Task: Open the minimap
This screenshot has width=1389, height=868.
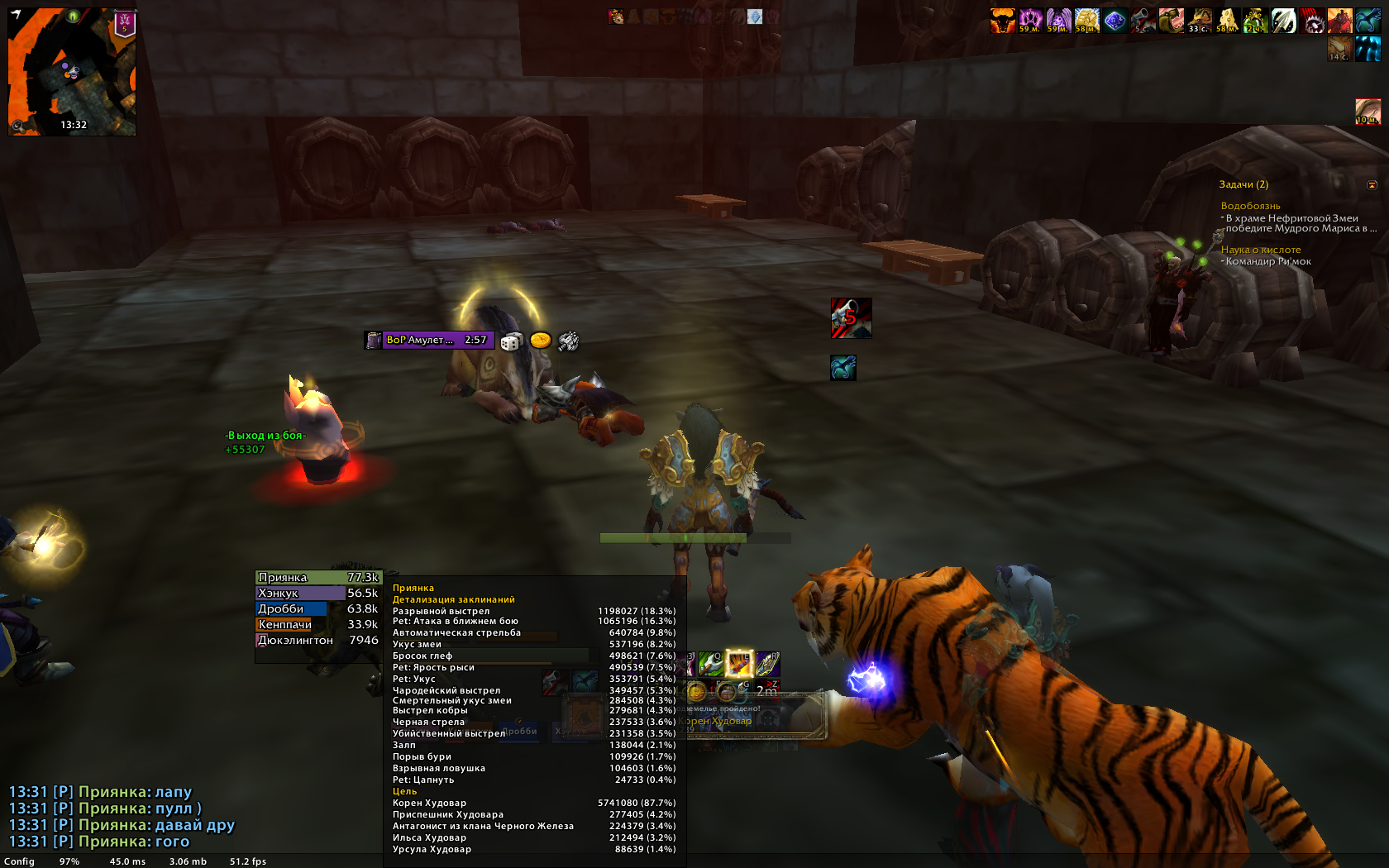Action: 72,72
